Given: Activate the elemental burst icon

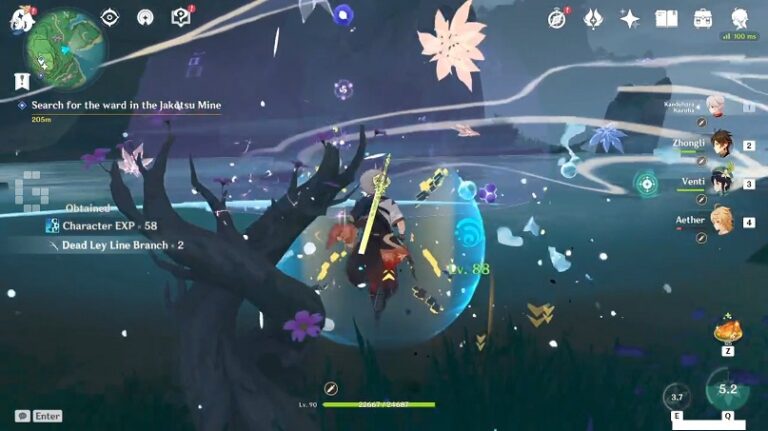Looking at the screenshot, I should (727, 390).
